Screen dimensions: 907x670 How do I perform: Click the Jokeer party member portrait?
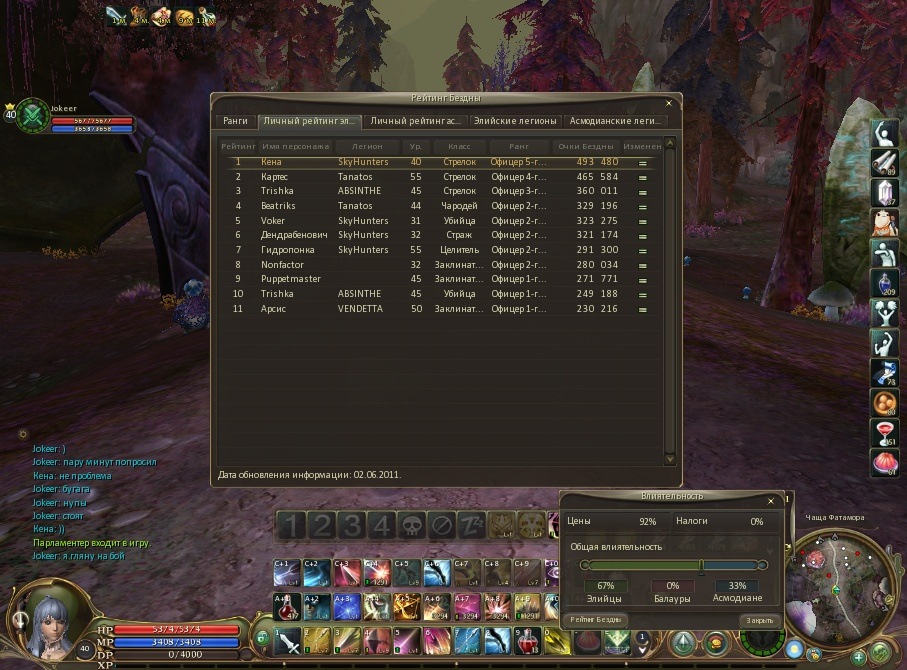(x=34, y=114)
